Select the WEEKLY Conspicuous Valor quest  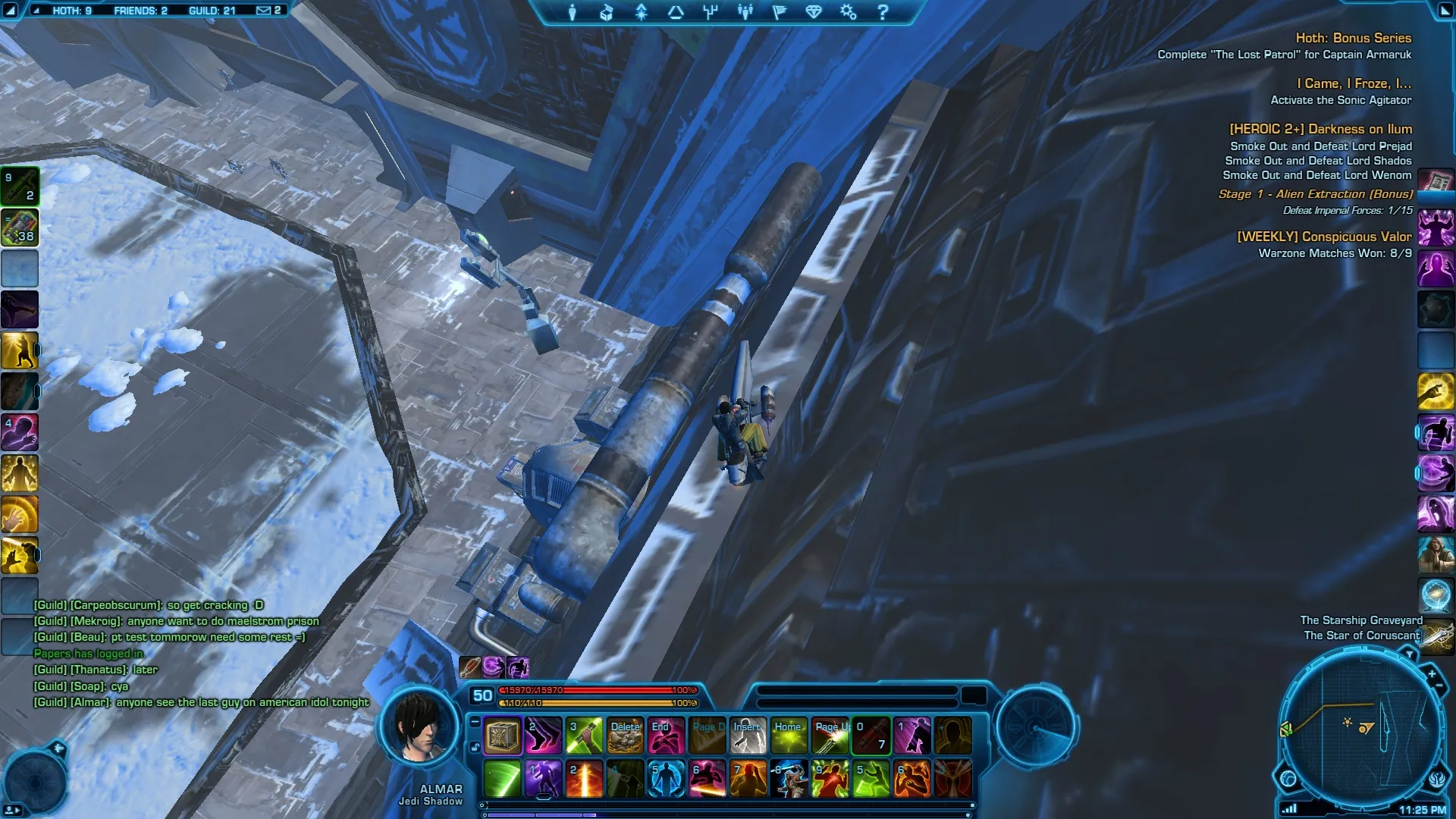point(1324,237)
